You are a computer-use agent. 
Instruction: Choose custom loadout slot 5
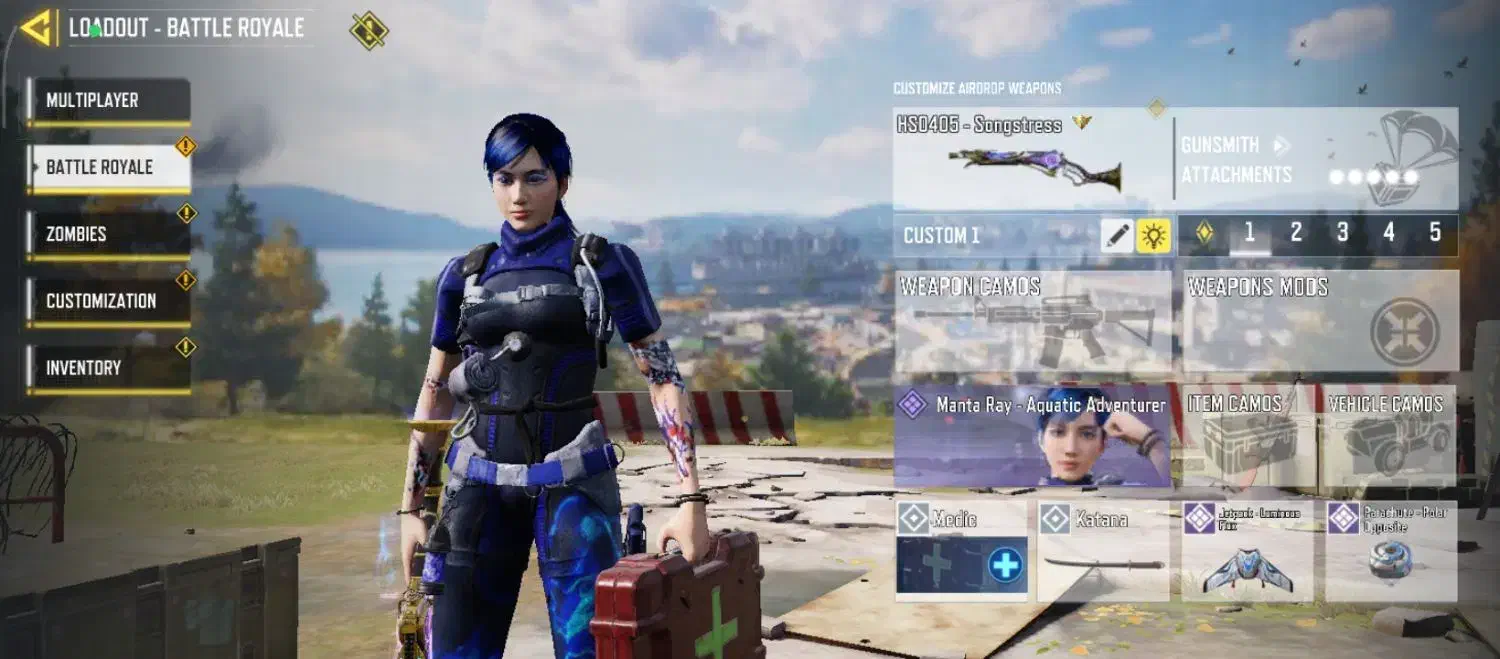tap(1435, 234)
